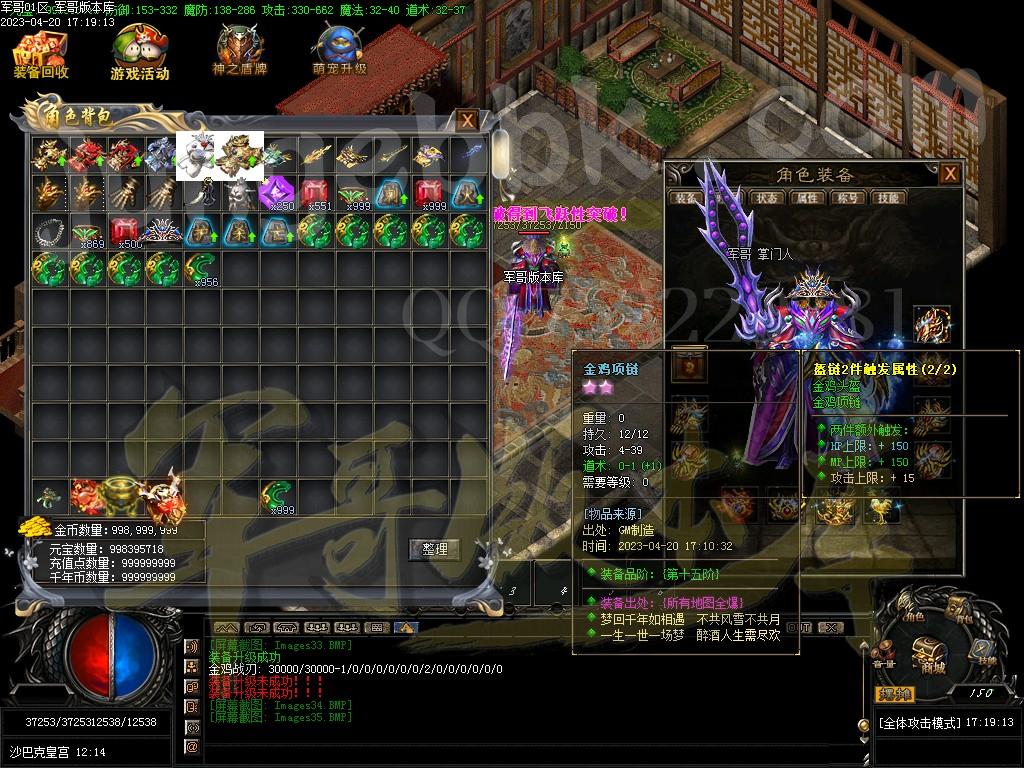Select the purple gem stack of 250
This screenshot has height=768, width=1024.
coord(277,193)
